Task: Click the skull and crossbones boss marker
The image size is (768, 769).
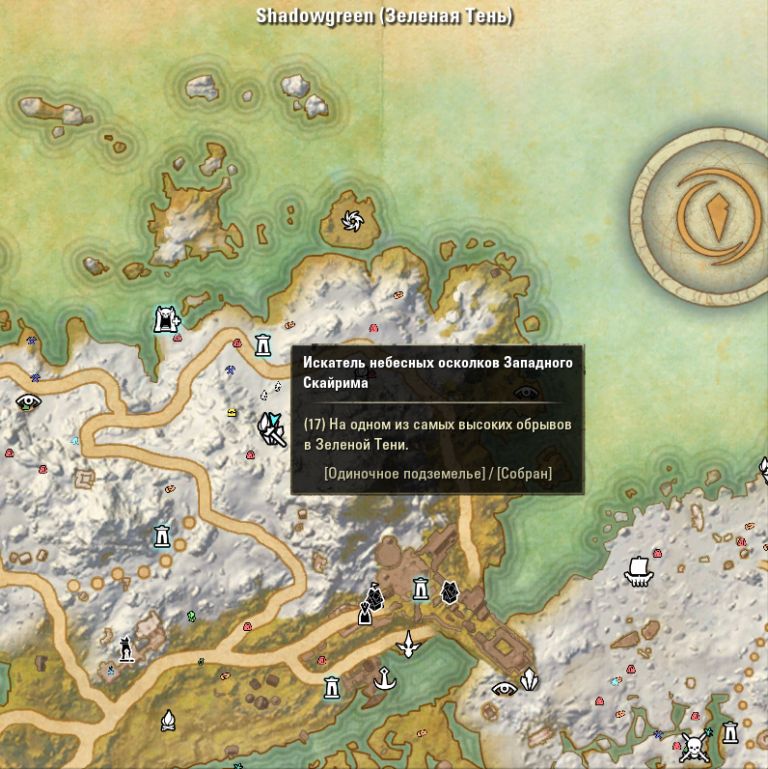Action: pos(694,745)
